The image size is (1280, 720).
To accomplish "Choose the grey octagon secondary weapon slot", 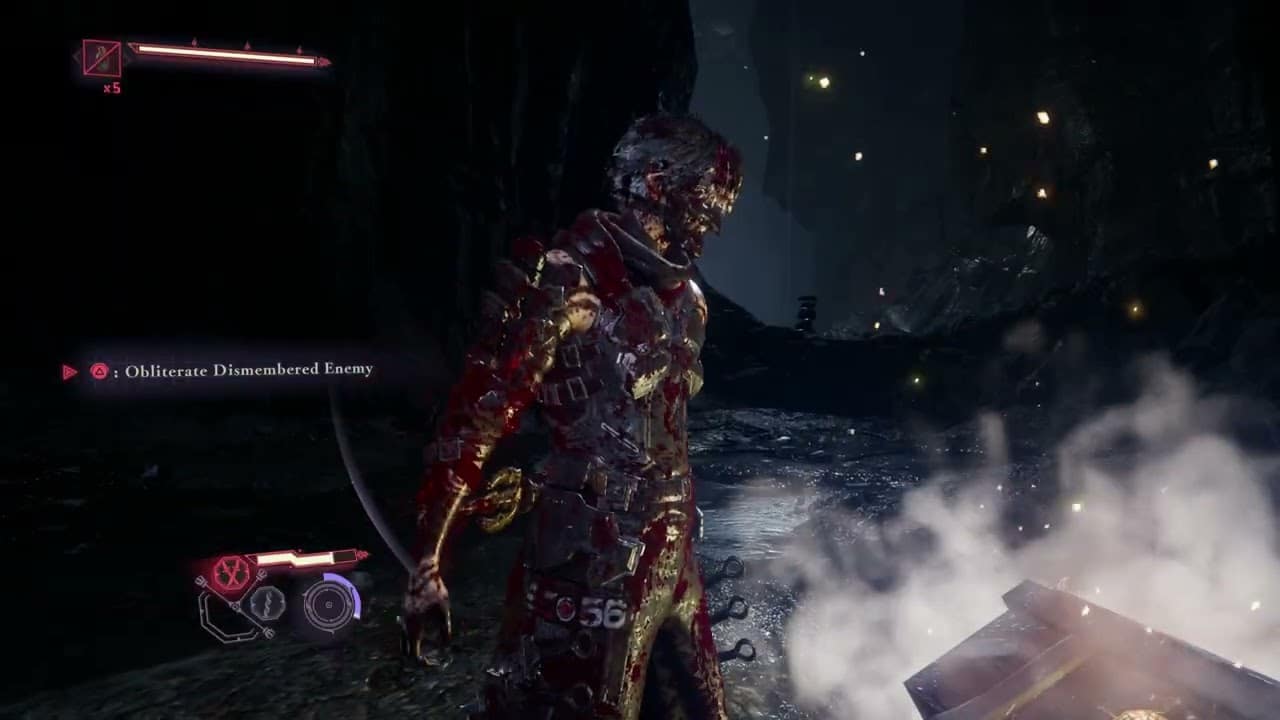I will coord(267,603).
